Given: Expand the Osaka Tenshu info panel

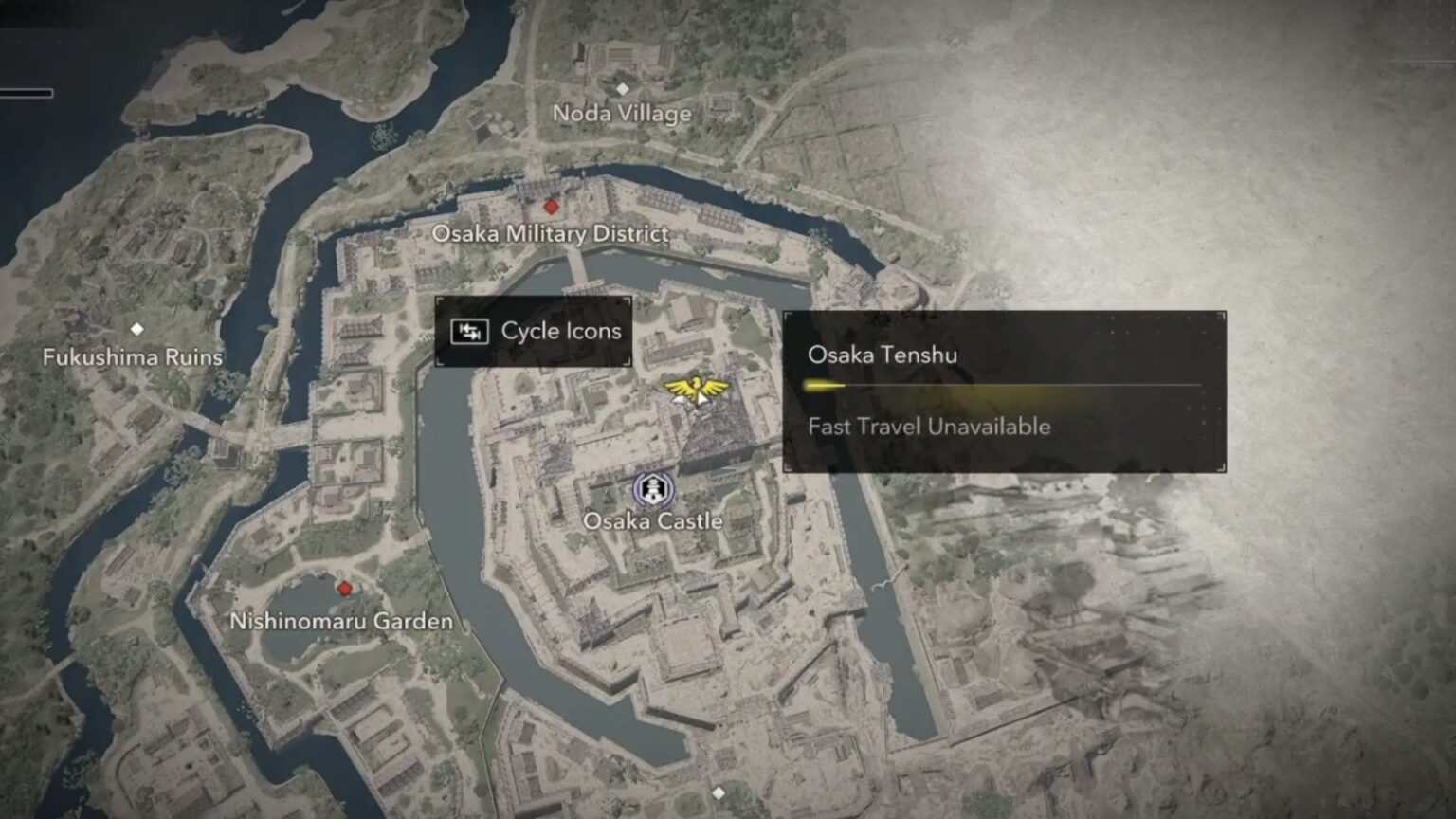Looking at the screenshot, I should [x=1007, y=389].
